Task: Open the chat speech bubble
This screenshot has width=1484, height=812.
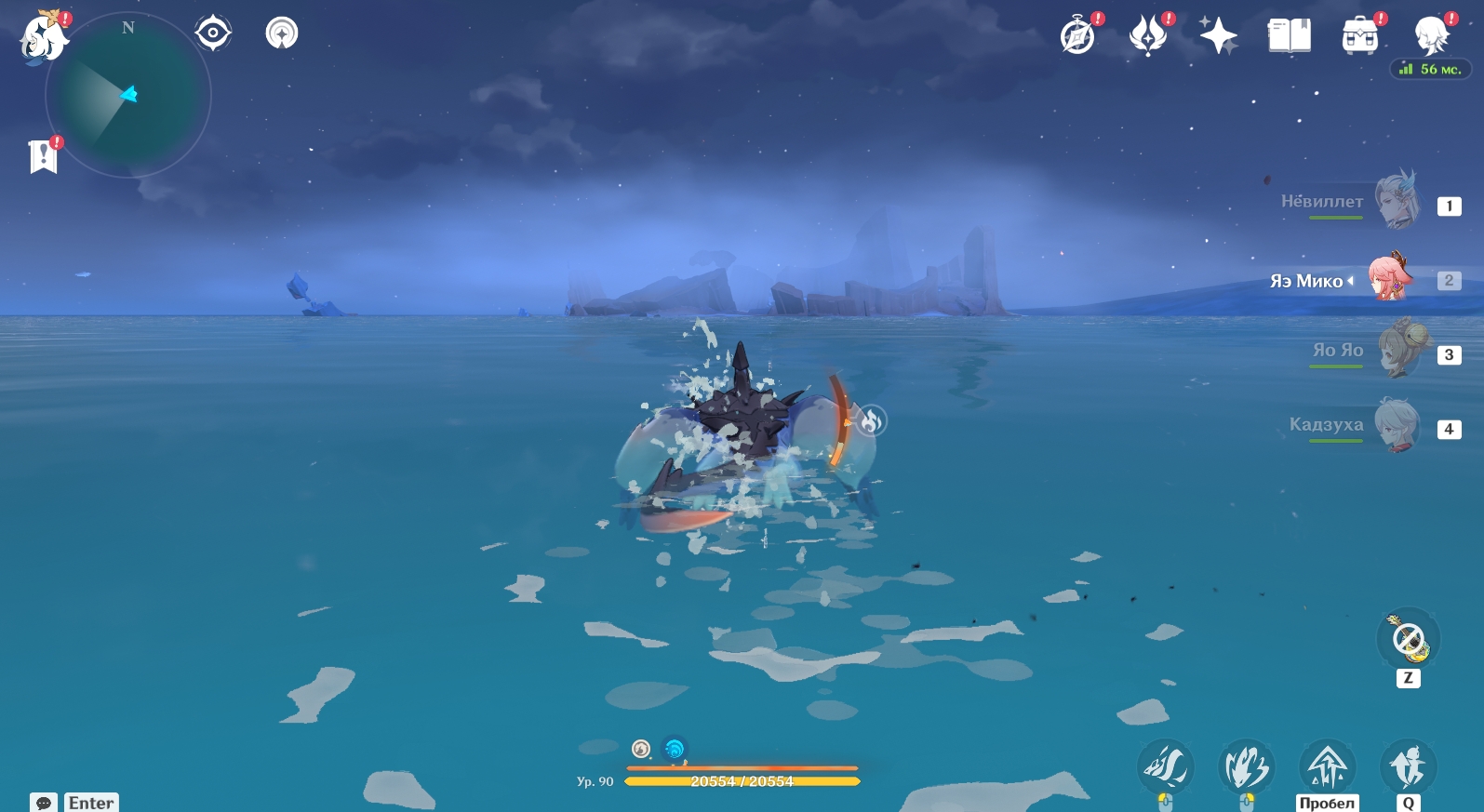Action: (43, 803)
